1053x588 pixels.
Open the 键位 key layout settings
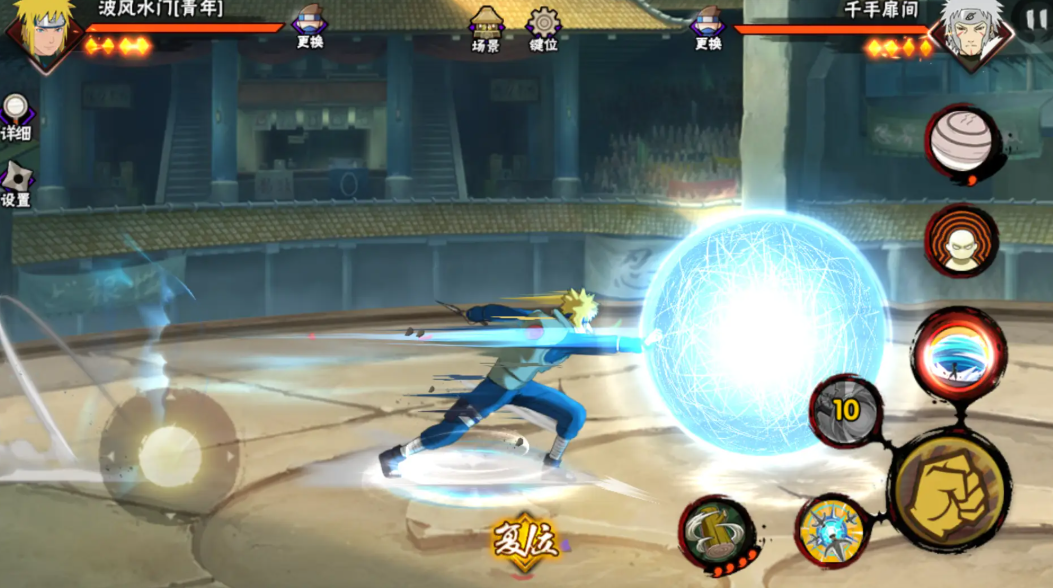[x=544, y=28]
